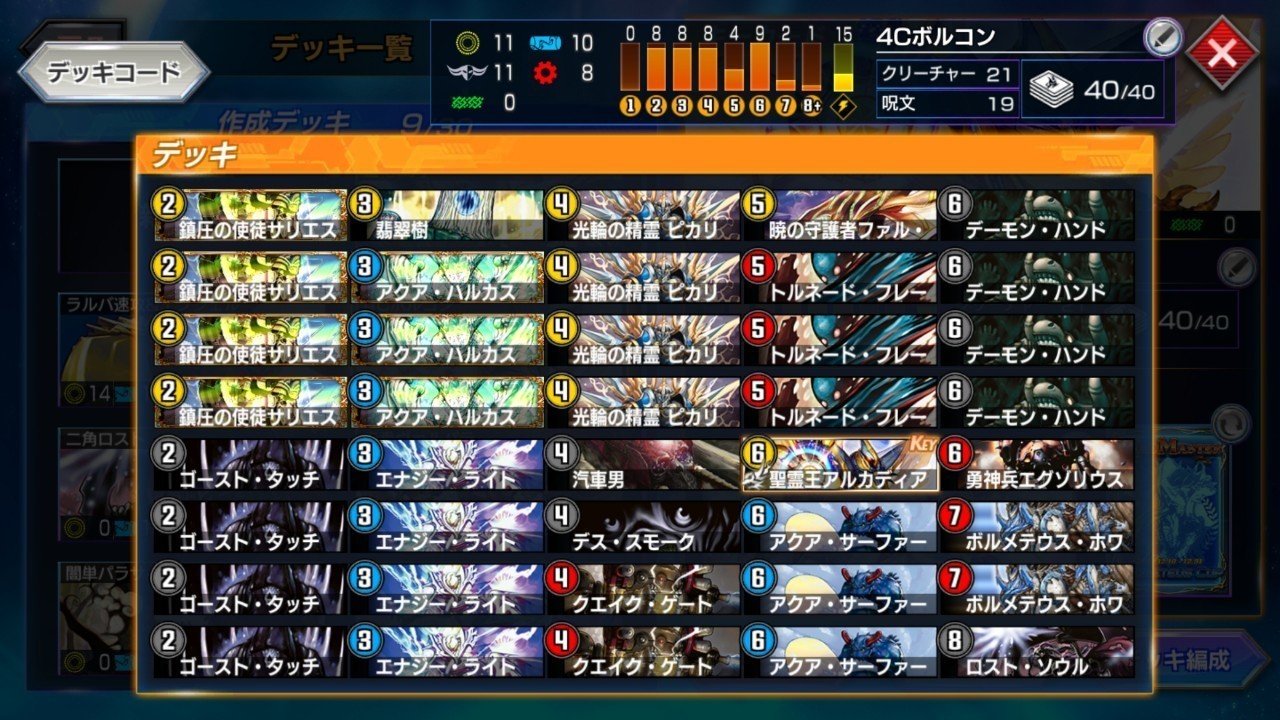The width and height of the screenshot is (1280, 720).
Task: Click the circular arrow icon on the Master Cup card
Action: point(1231,423)
